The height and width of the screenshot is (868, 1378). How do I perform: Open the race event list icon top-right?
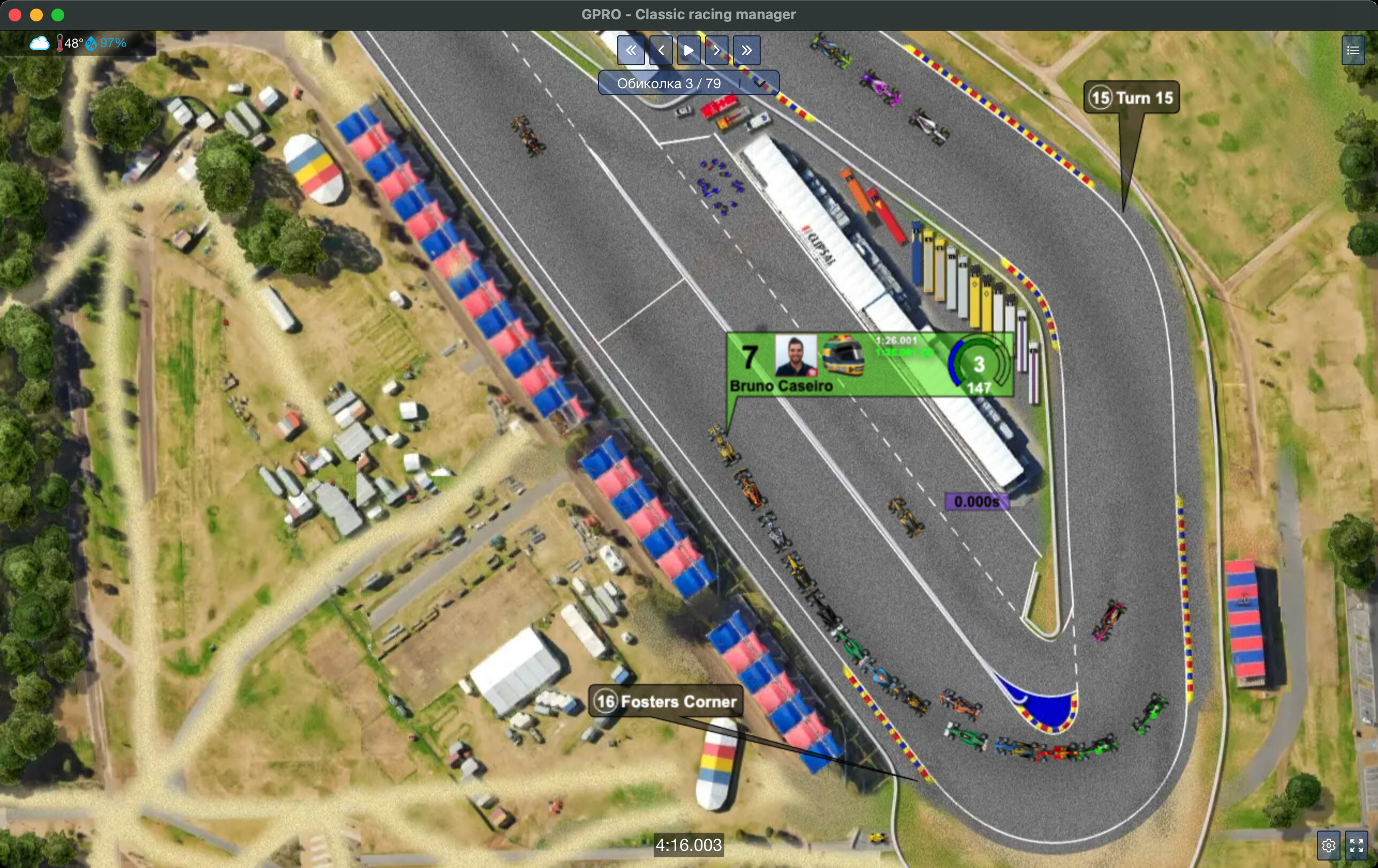point(1353,50)
